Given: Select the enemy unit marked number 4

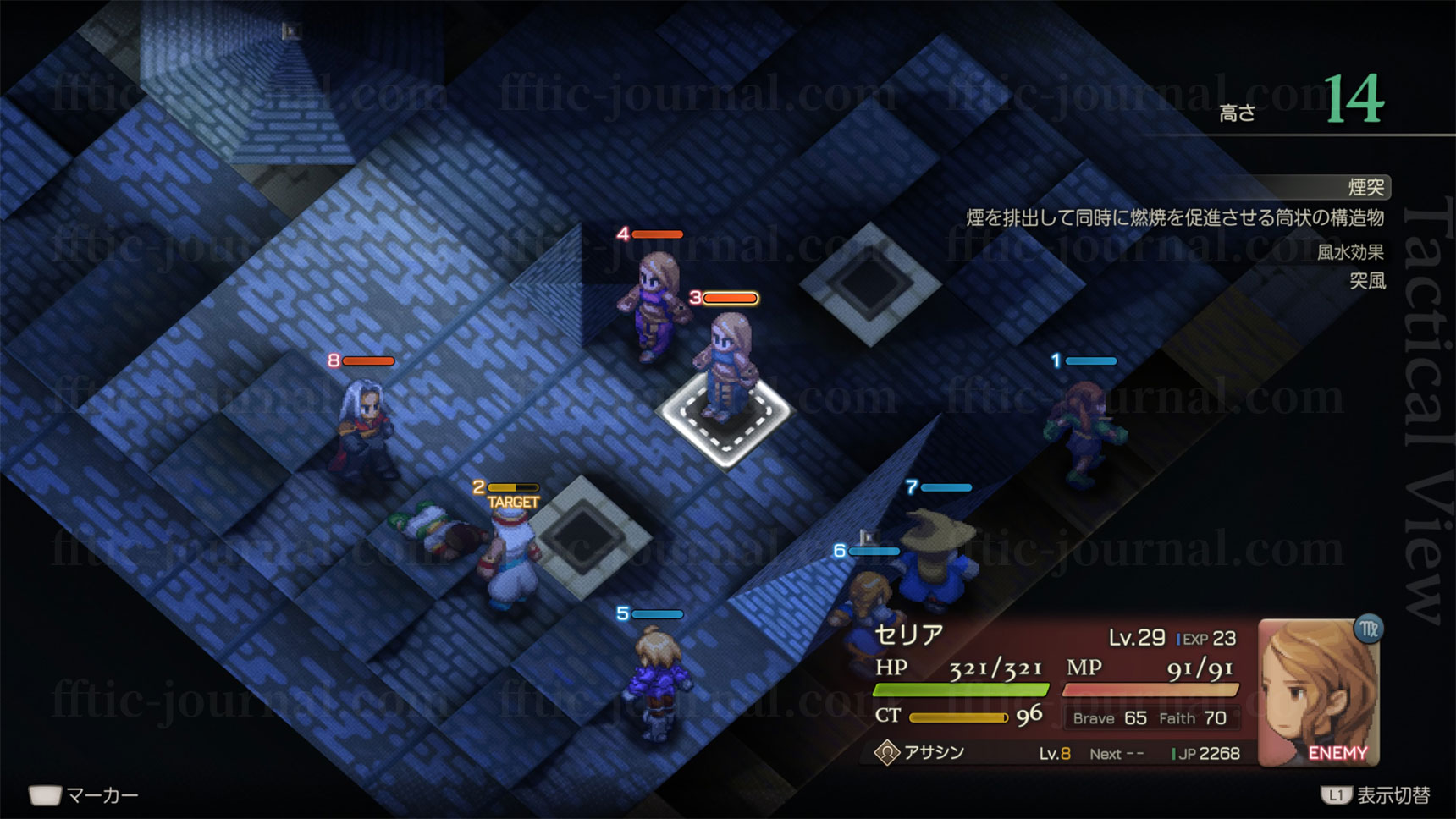Looking at the screenshot, I should coord(652,305).
